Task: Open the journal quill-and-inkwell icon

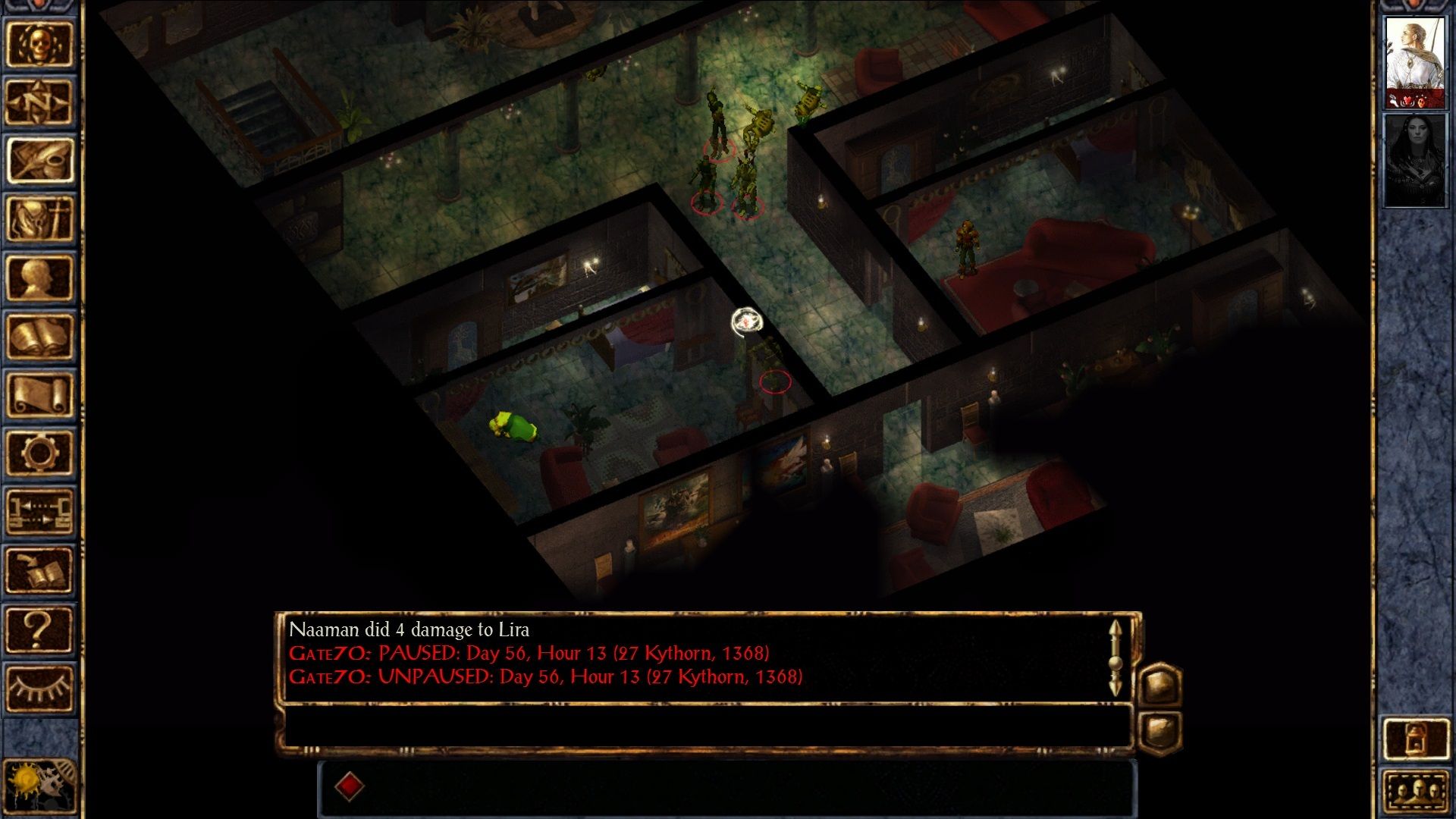Action: pos(40,160)
